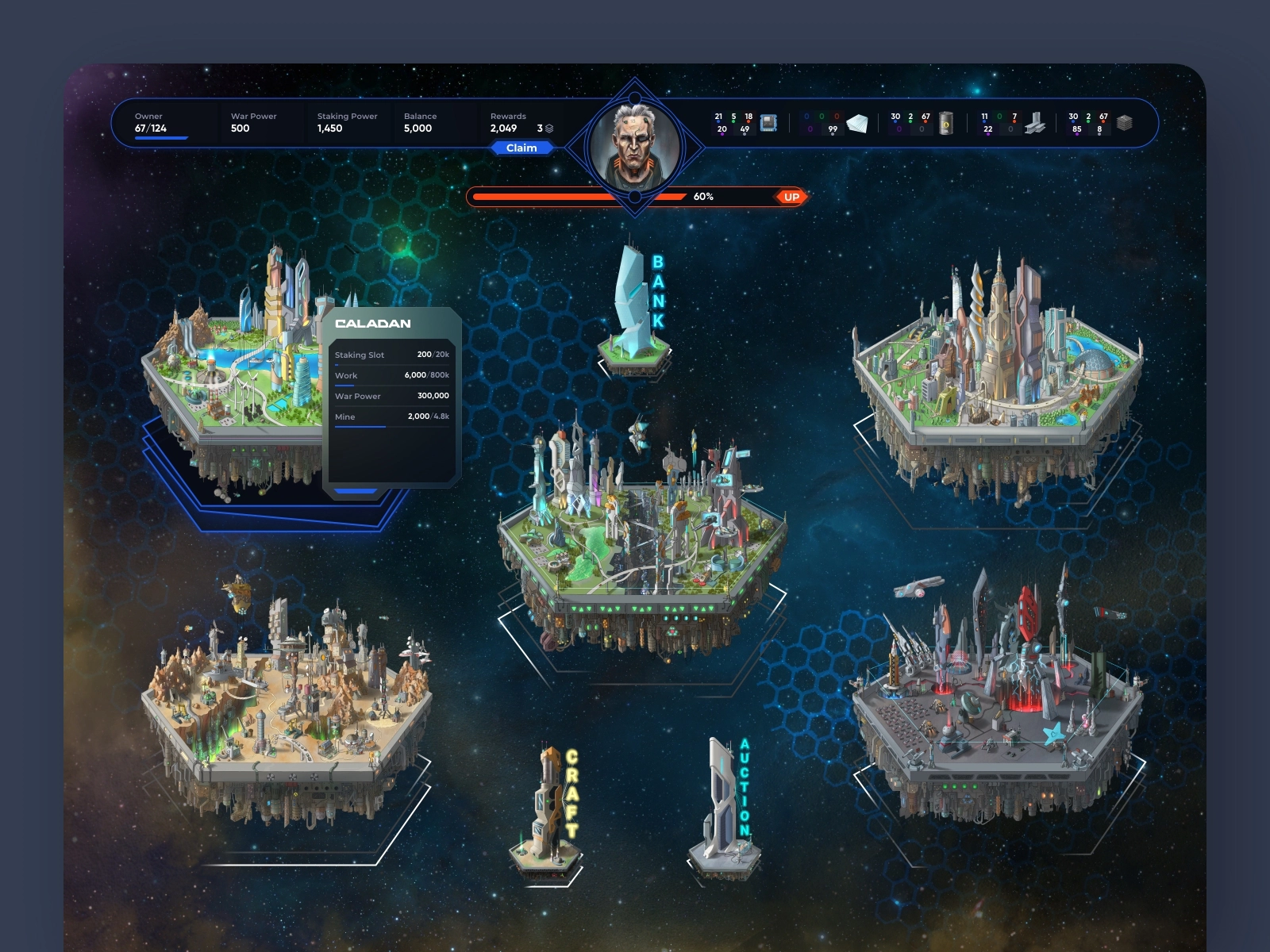This screenshot has width=1270, height=952.
Task: Open the Rewards stack icon
Action: pos(549,129)
